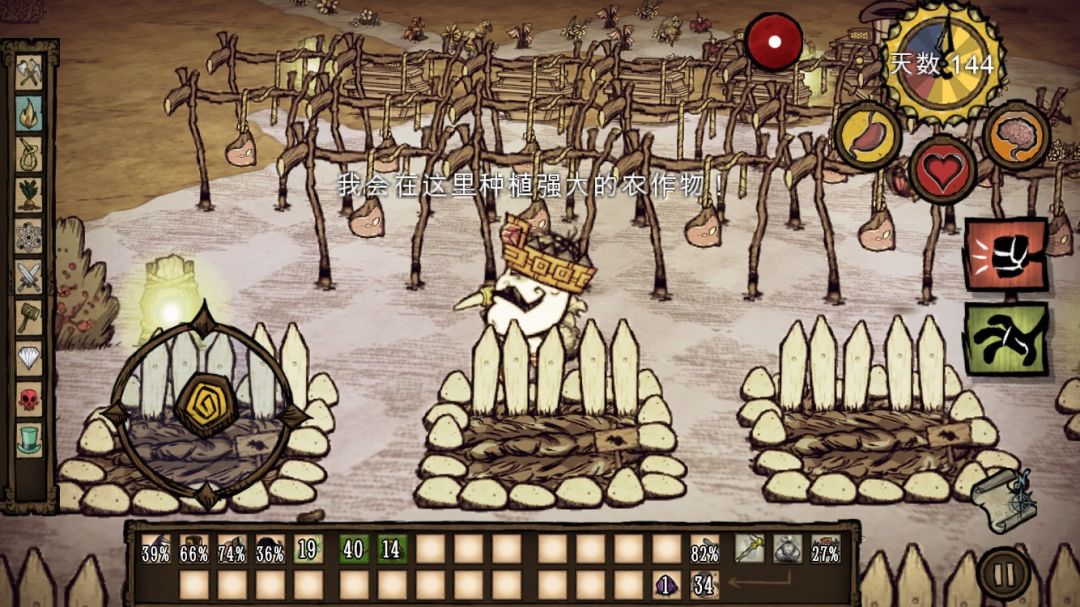1080x607 pixels.
Task: Tap the red fist attack button
Action: click(1005, 254)
